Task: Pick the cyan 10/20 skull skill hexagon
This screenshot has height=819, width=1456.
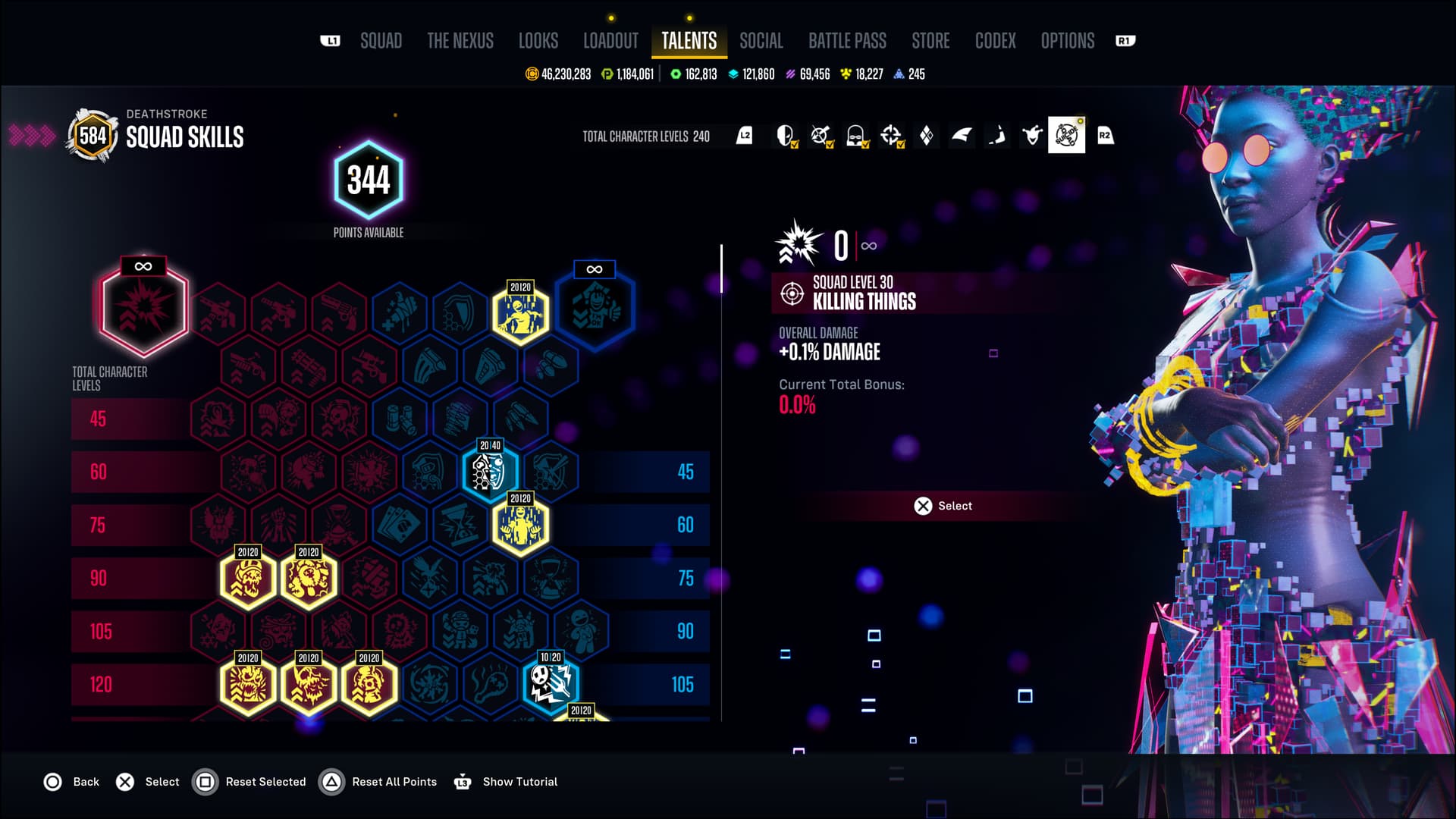Action: (551, 682)
